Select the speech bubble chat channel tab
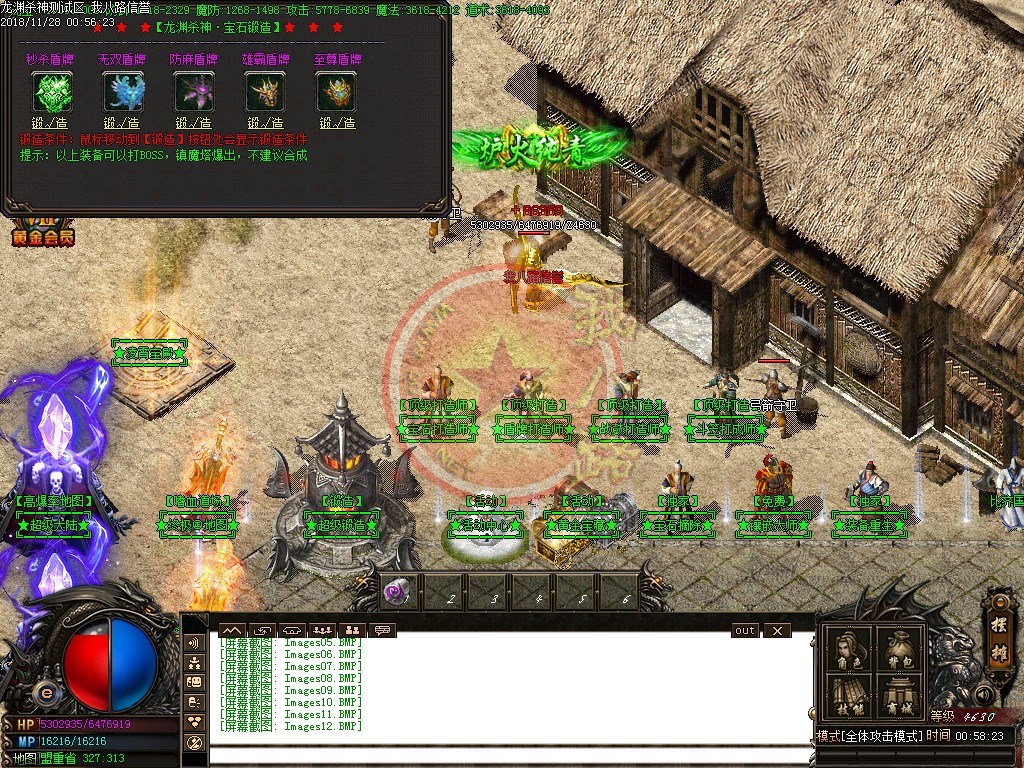Image resolution: width=1024 pixels, height=768 pixels. (382, 631)
